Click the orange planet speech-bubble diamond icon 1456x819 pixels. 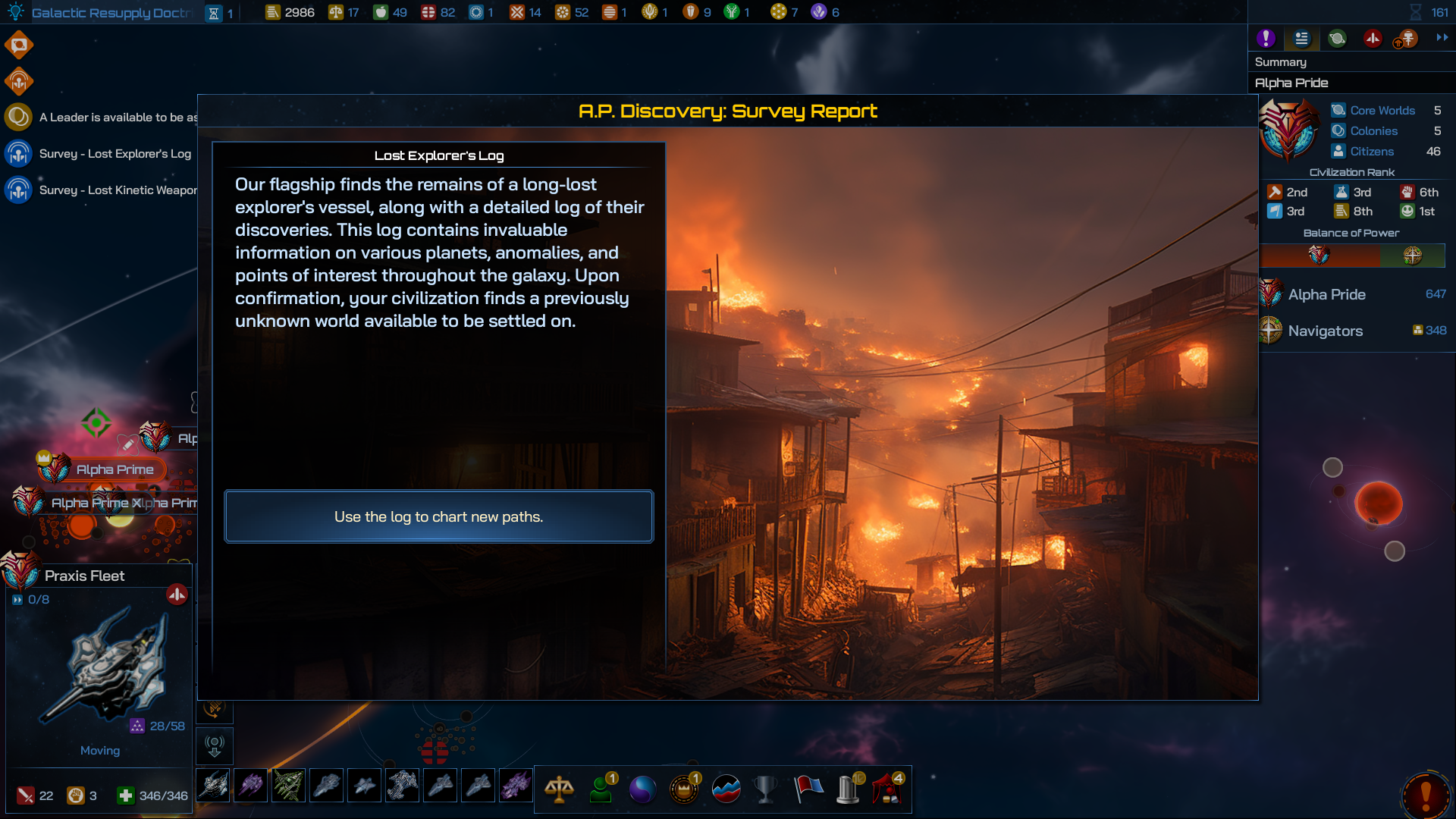click(x=19, y=45)
